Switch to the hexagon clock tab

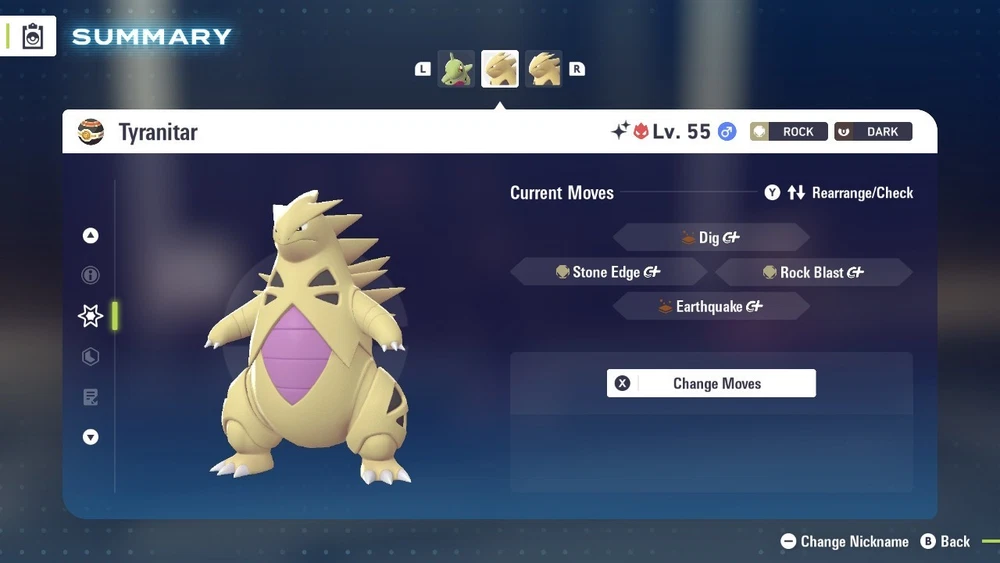coord(91,357)
